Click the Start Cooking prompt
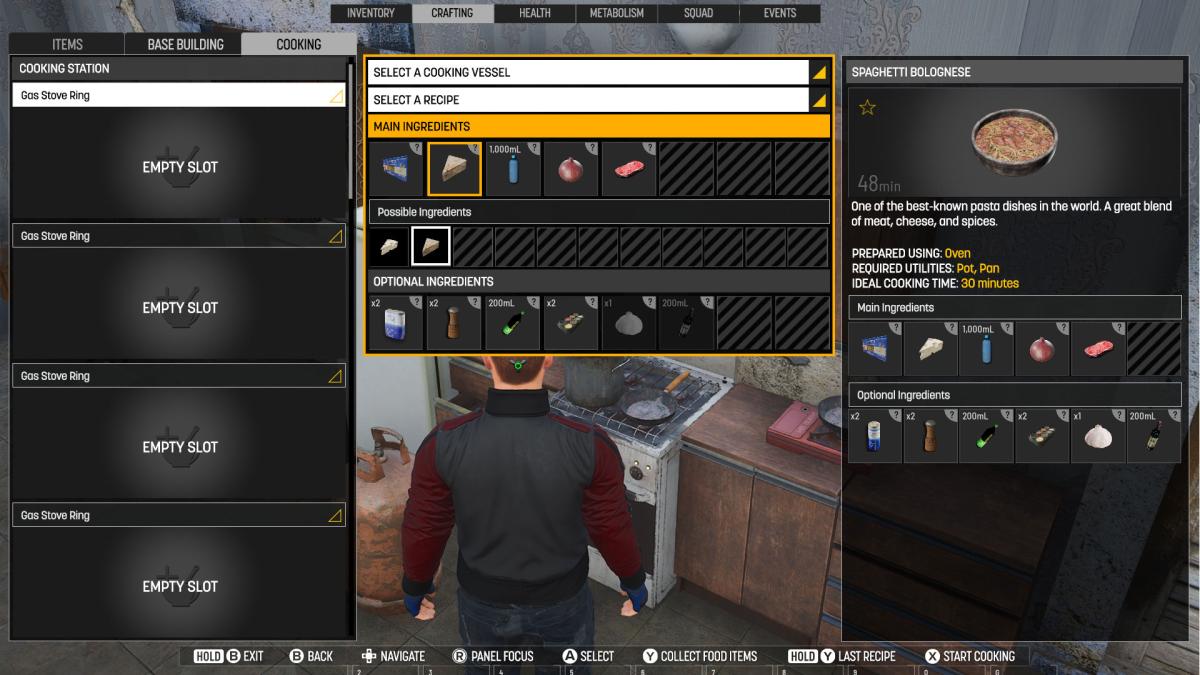This screenshot has width=1200, height=675. click(969, 656)
